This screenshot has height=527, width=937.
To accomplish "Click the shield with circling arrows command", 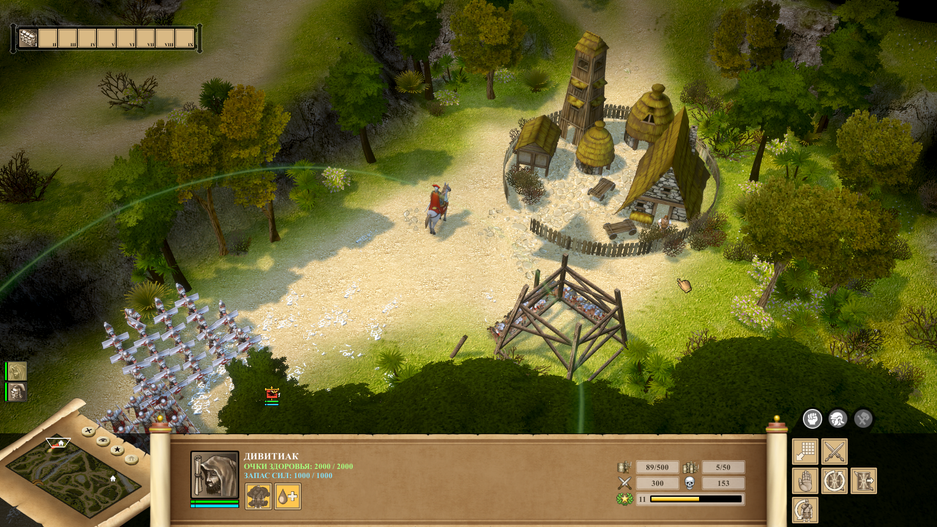I will tap(835, 481).
